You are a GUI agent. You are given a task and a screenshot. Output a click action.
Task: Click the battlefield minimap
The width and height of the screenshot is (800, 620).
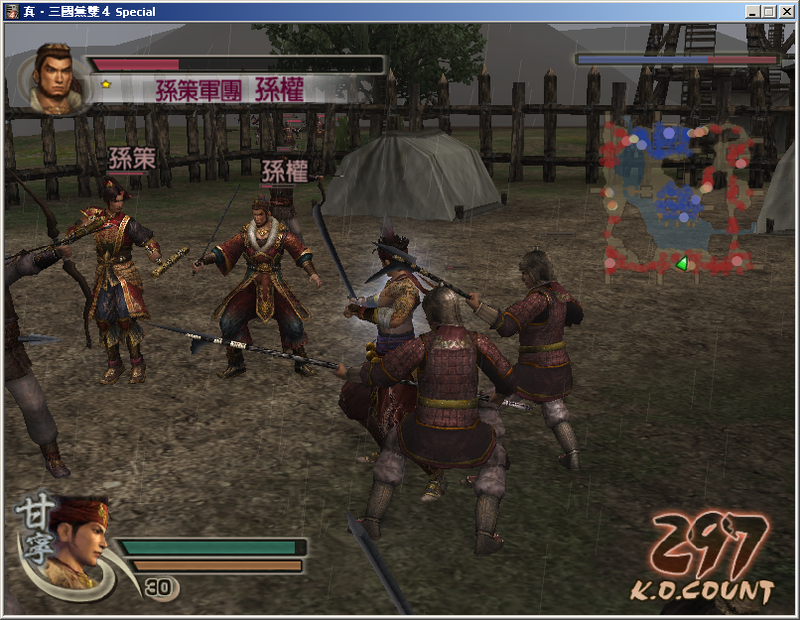click(x=677, y=198)
